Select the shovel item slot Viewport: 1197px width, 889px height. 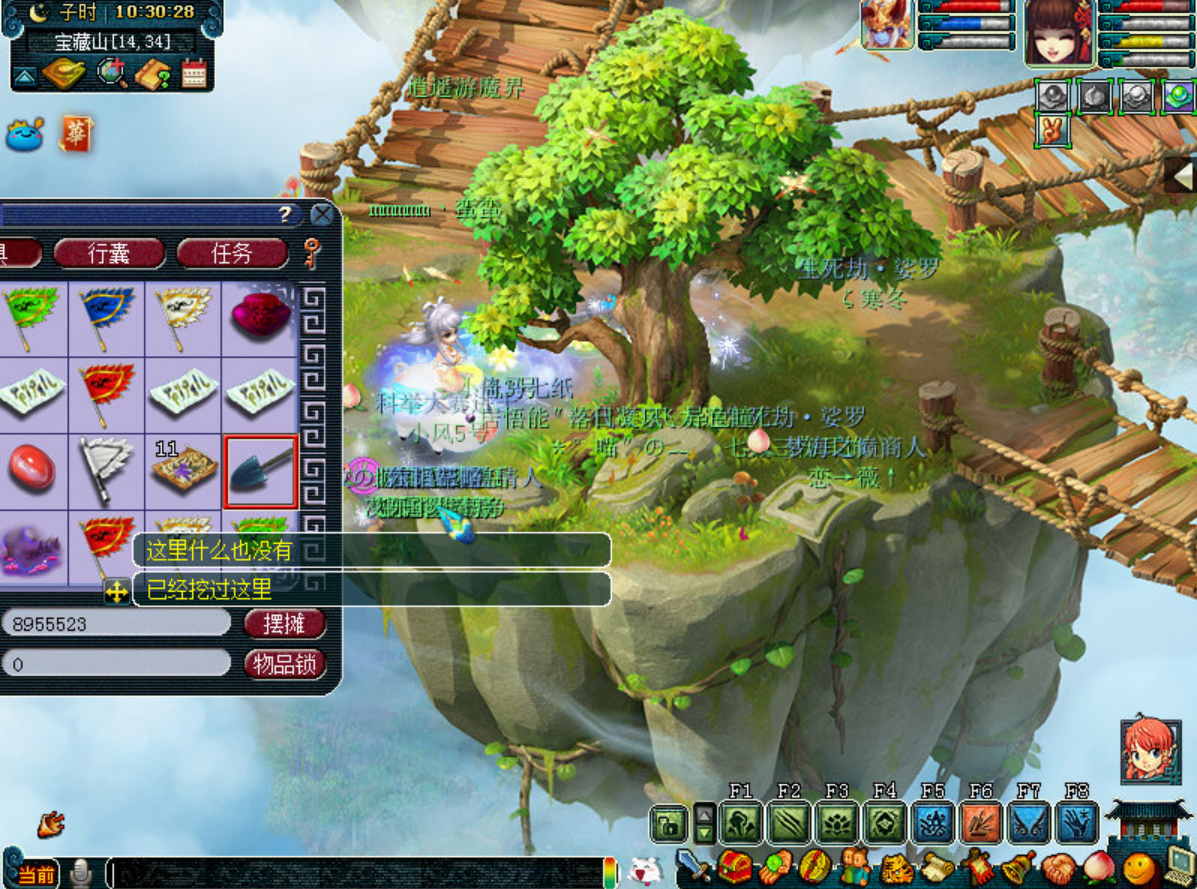[x=260, y=472]
